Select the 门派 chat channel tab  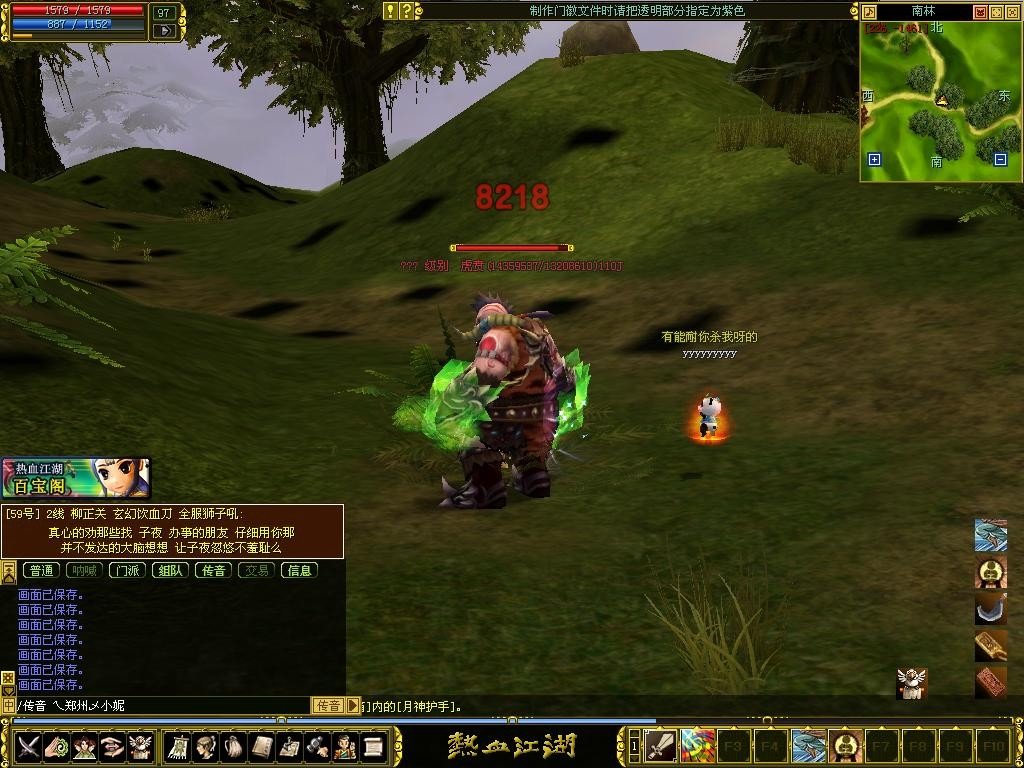pos(127,570)
